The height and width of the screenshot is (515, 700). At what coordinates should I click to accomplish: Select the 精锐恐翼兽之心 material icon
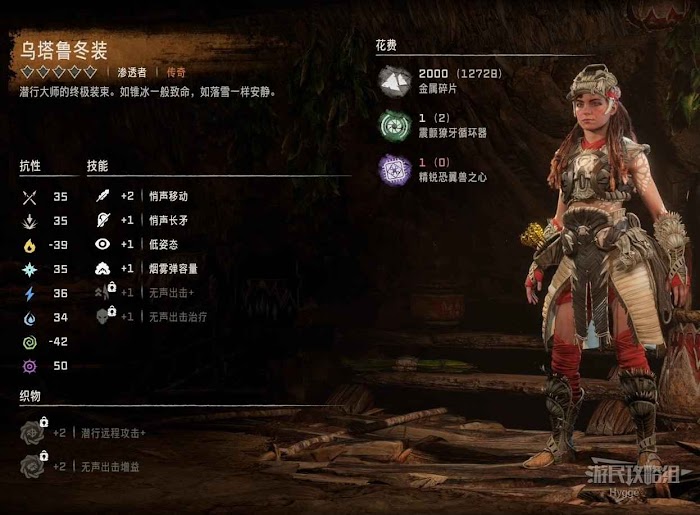click(394, 169)
